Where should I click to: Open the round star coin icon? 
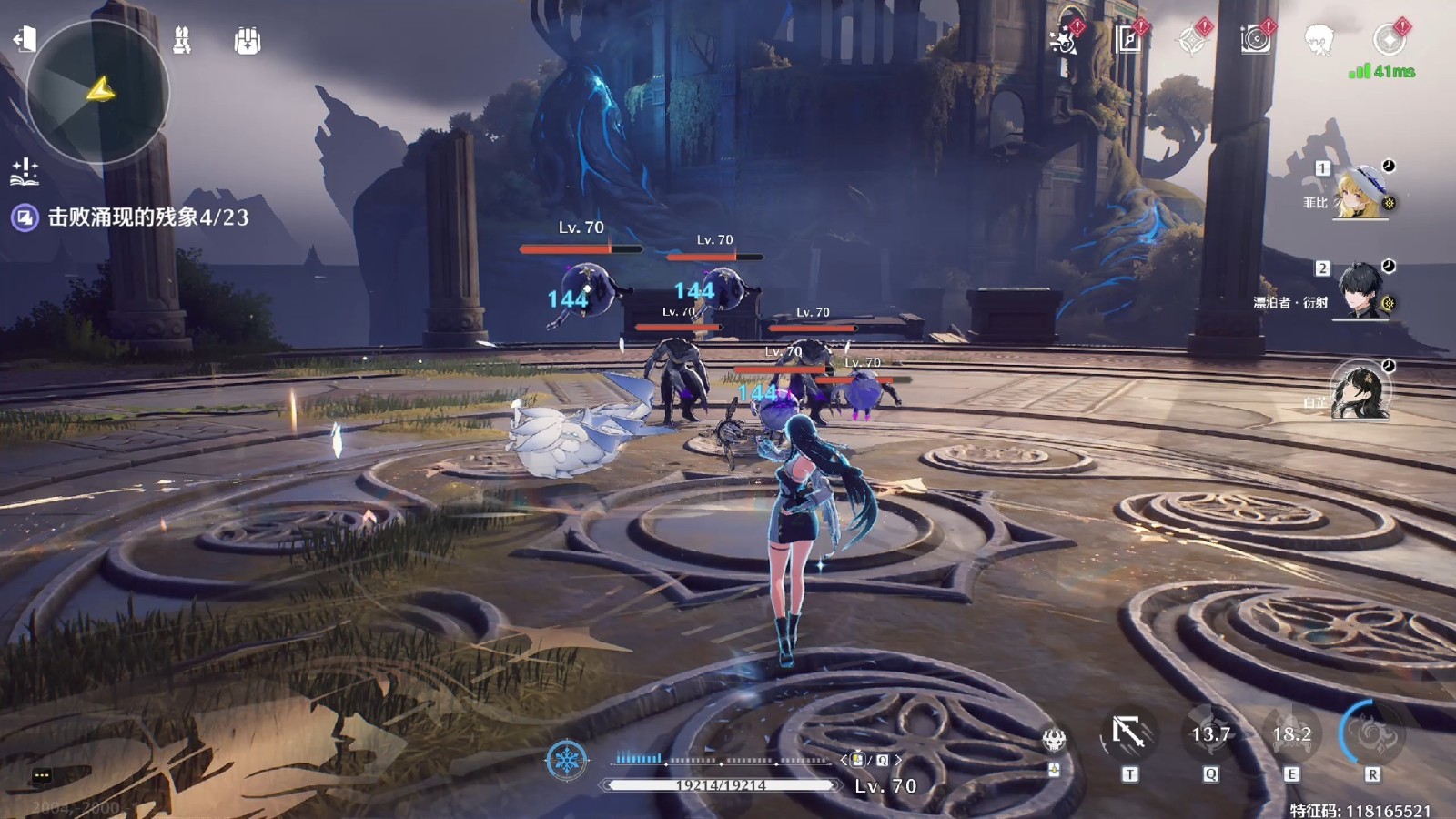(1389, 40)
